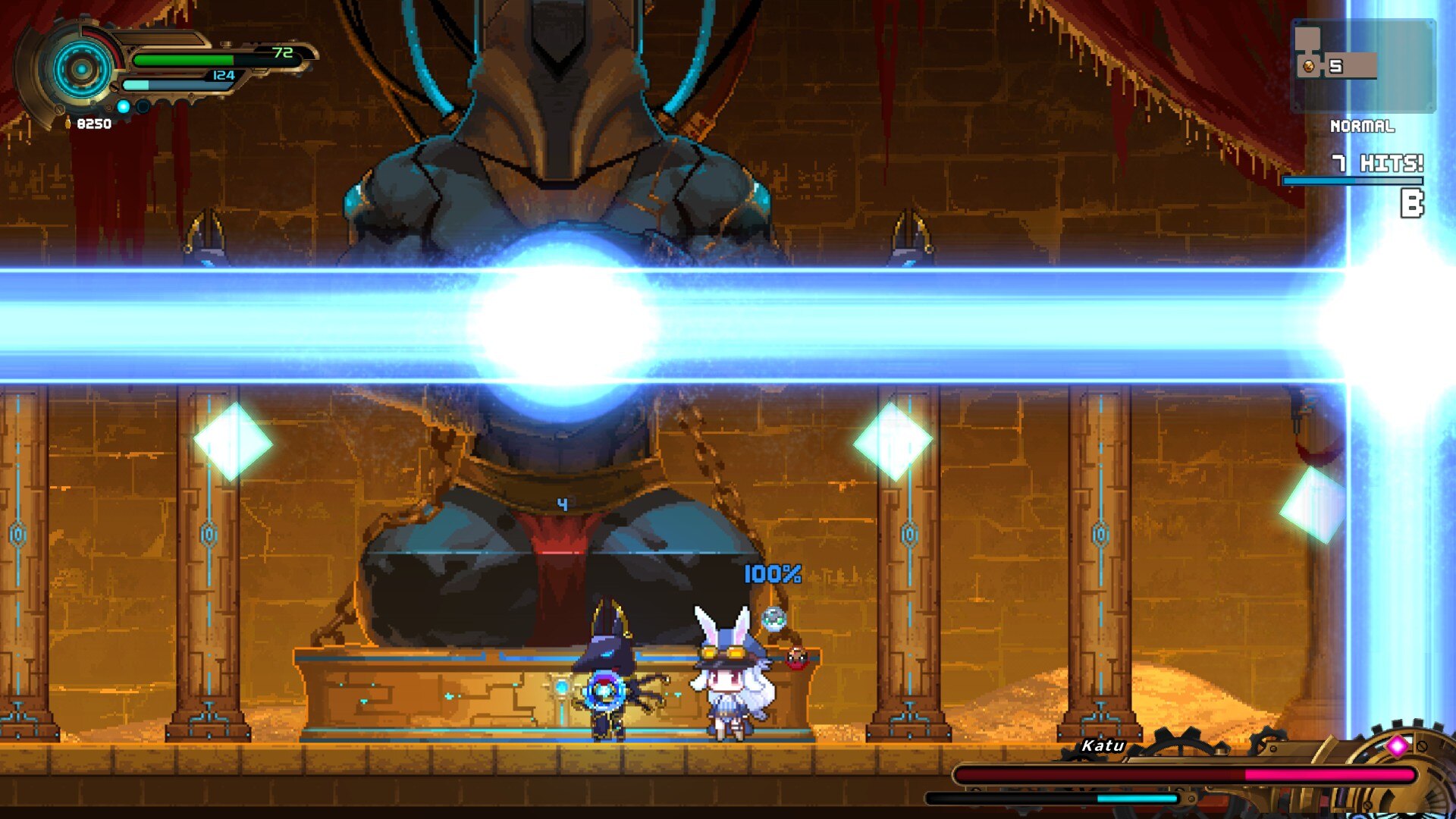
Task: Click the cyan circular core emblem
Action: tap(81, 70)
